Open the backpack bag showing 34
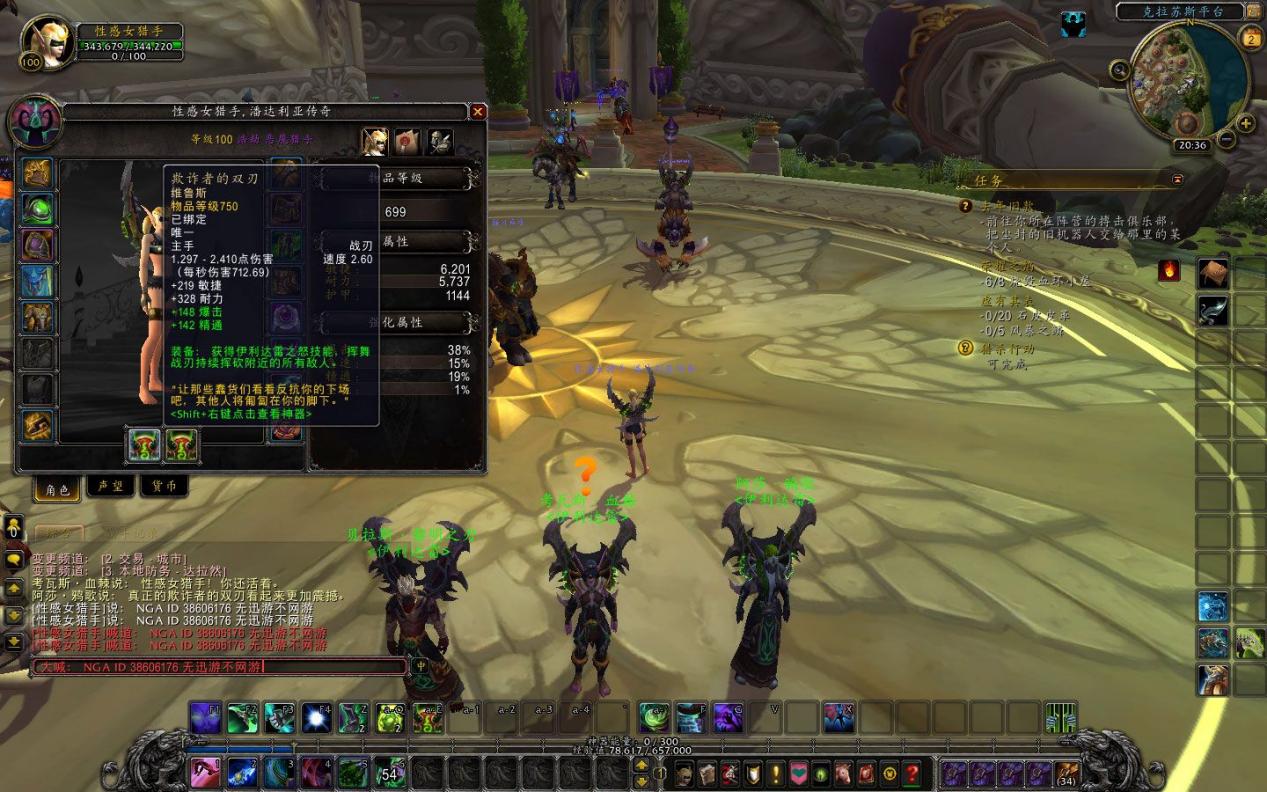 1067,773
